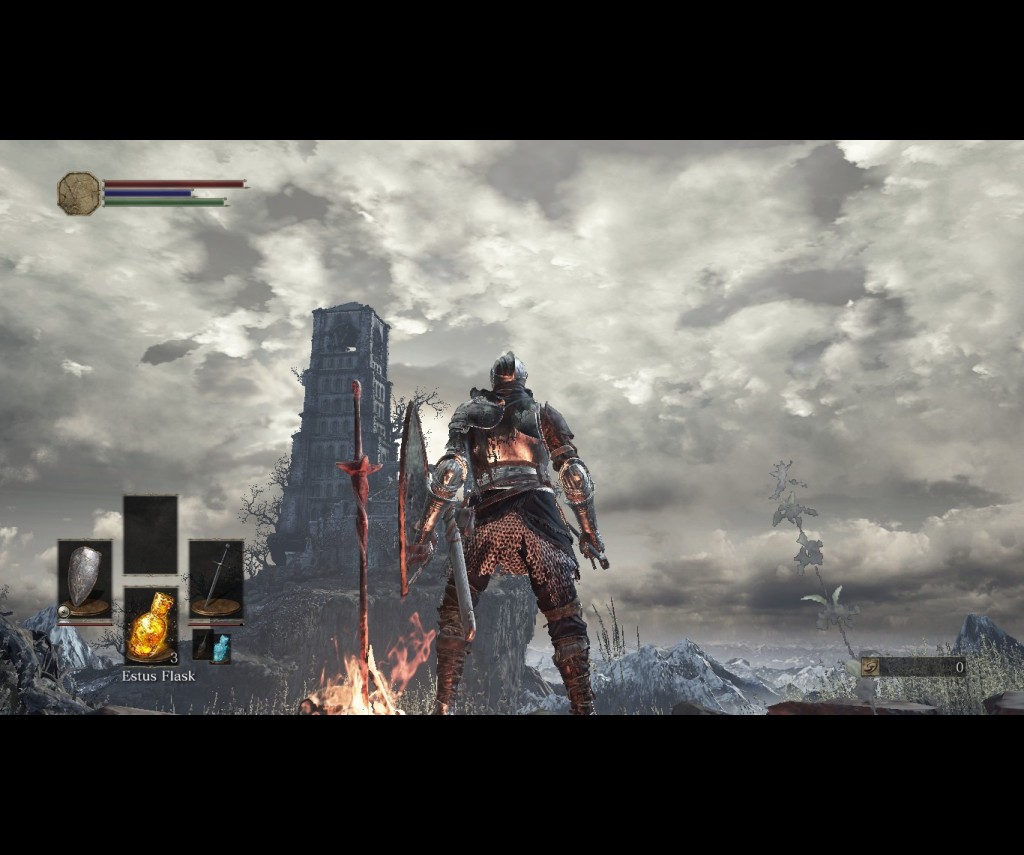Select the longsword right-hand slot

click(216, 579)
